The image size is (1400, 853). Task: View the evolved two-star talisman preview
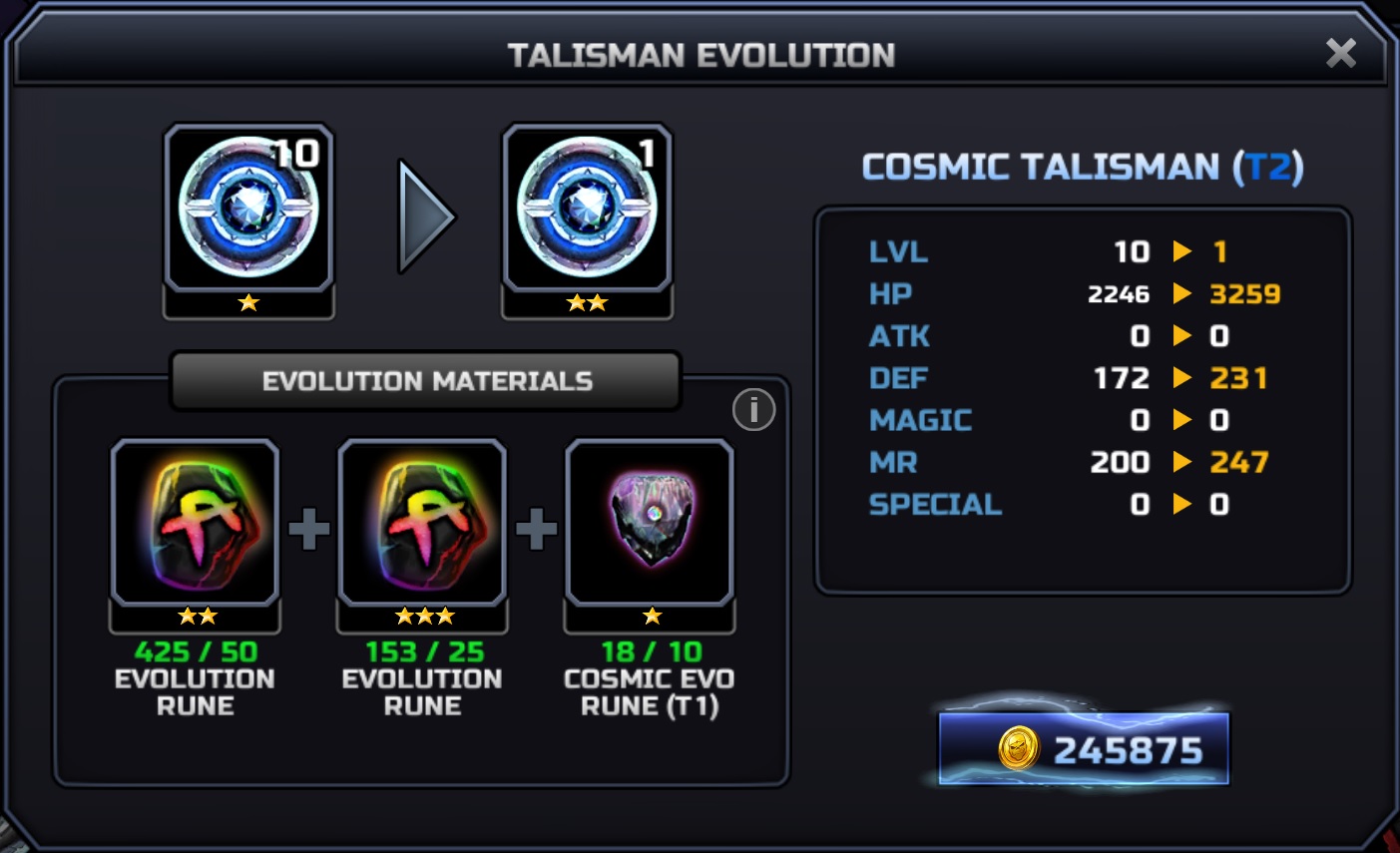coord(587,208)
